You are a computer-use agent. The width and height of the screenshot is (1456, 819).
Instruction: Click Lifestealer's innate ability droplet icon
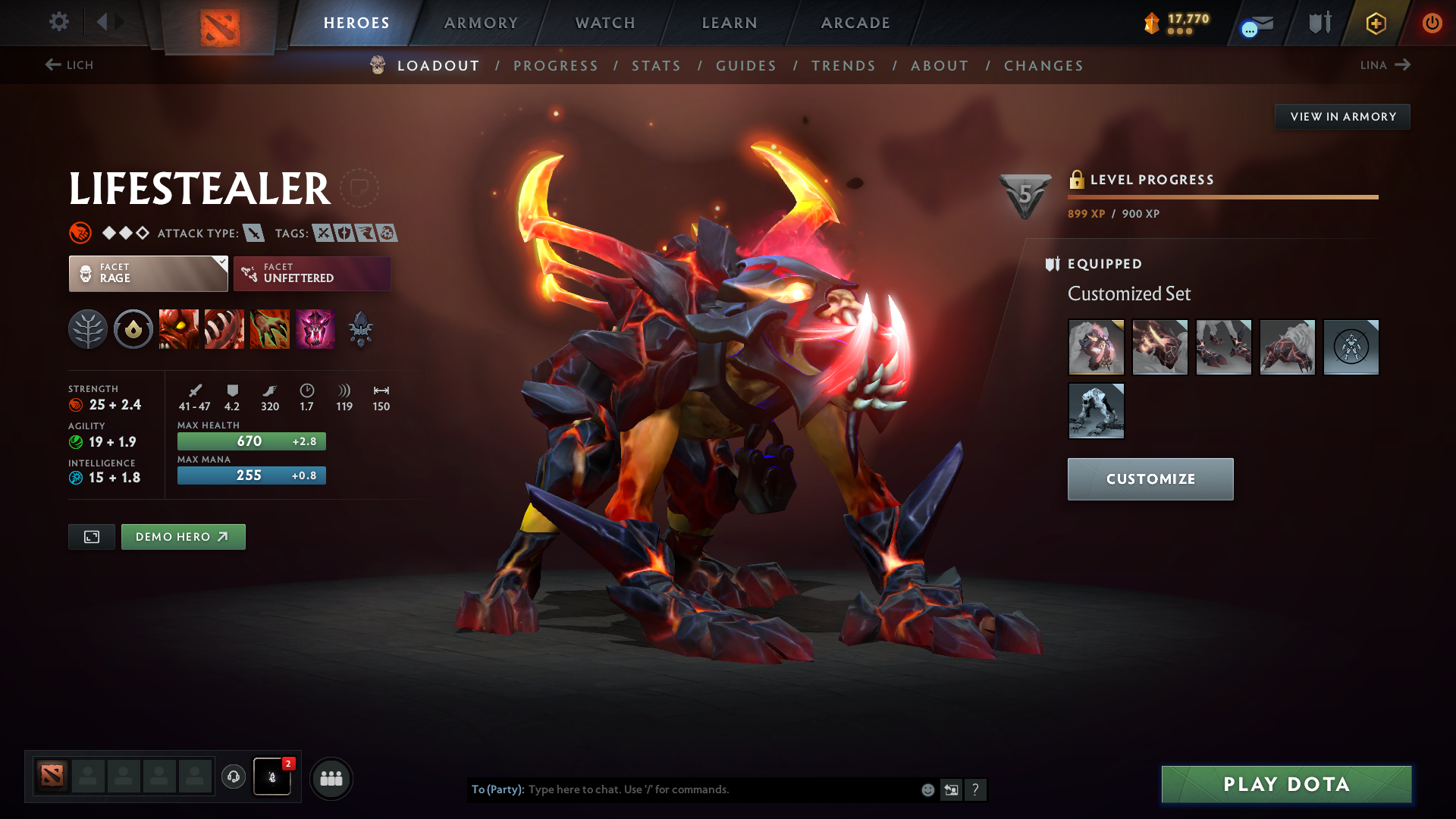133,329
